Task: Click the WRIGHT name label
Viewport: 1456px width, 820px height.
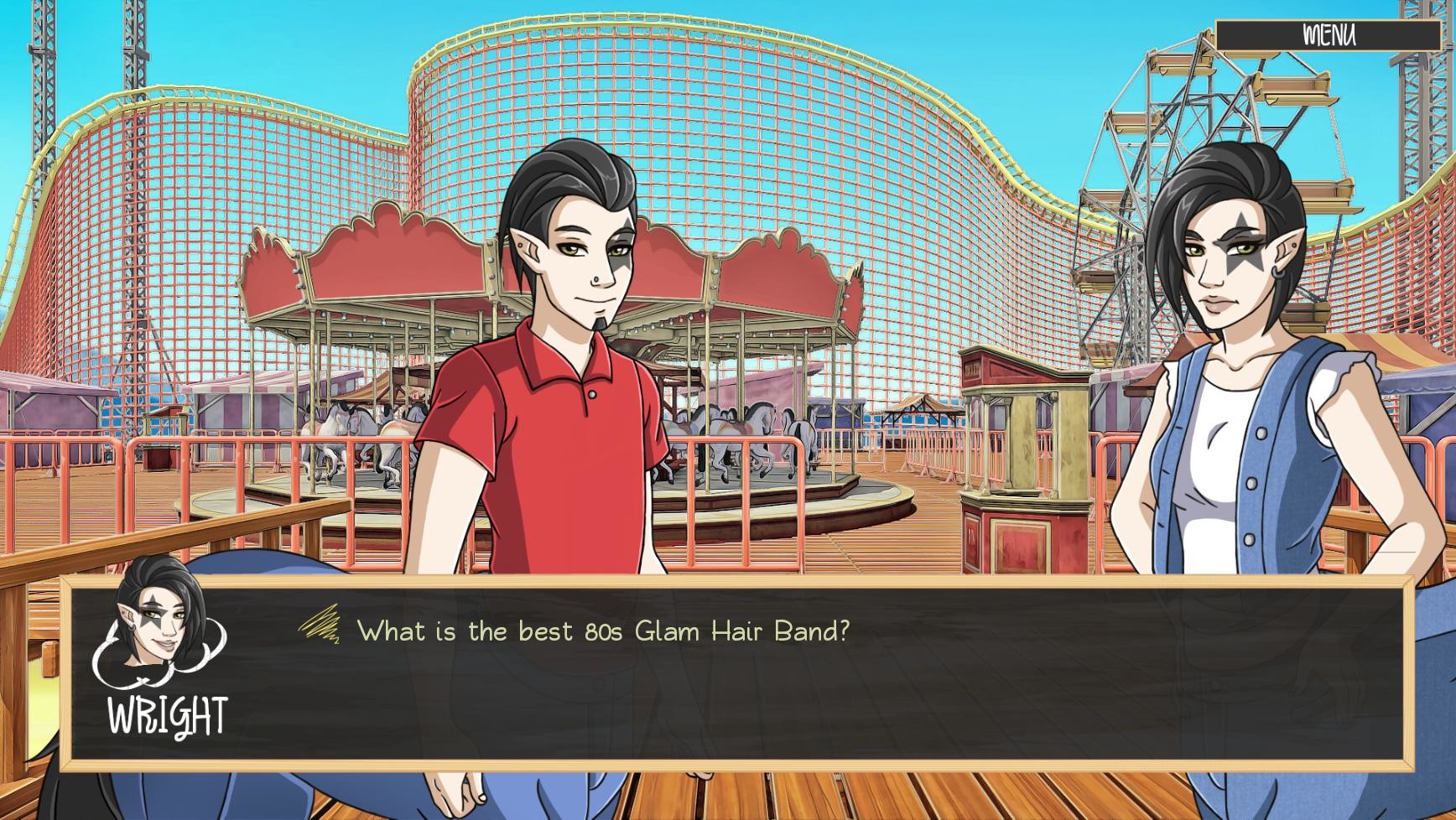Action: [x=167, y=714]
